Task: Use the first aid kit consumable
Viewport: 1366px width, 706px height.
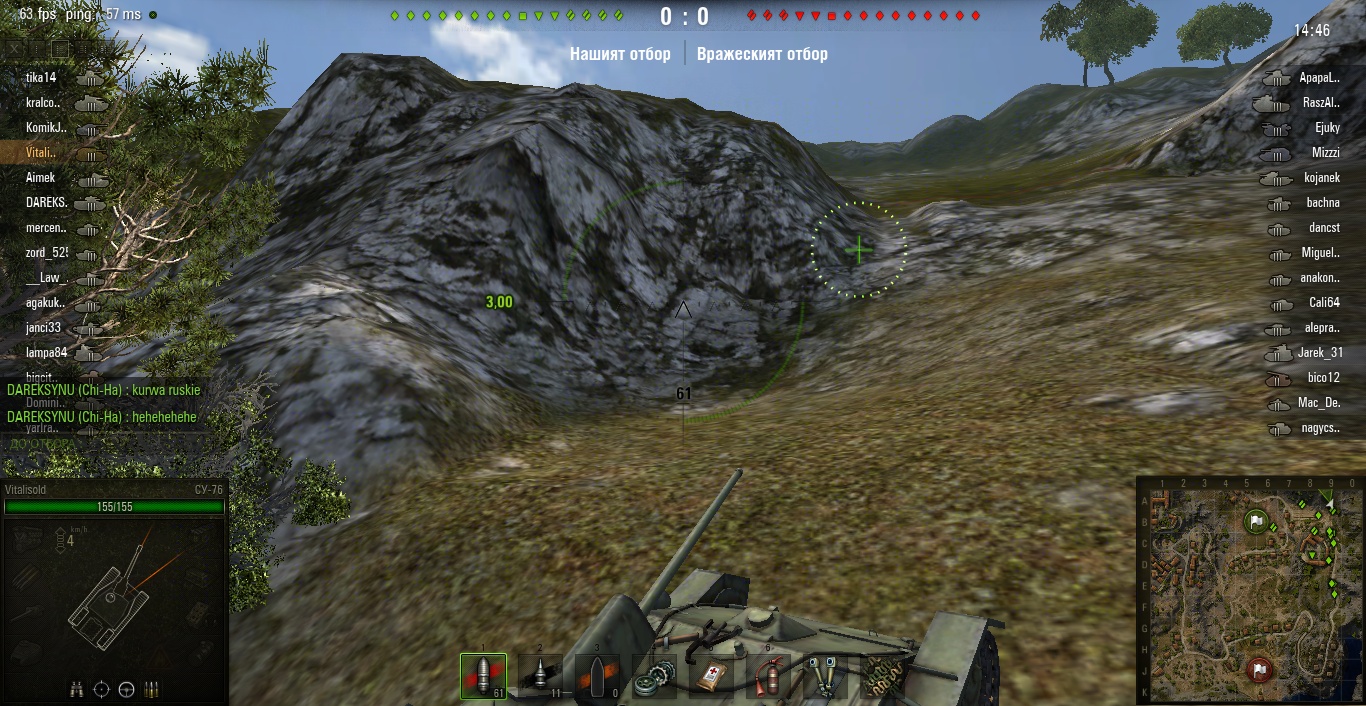Action: click(x=711, y=676)
